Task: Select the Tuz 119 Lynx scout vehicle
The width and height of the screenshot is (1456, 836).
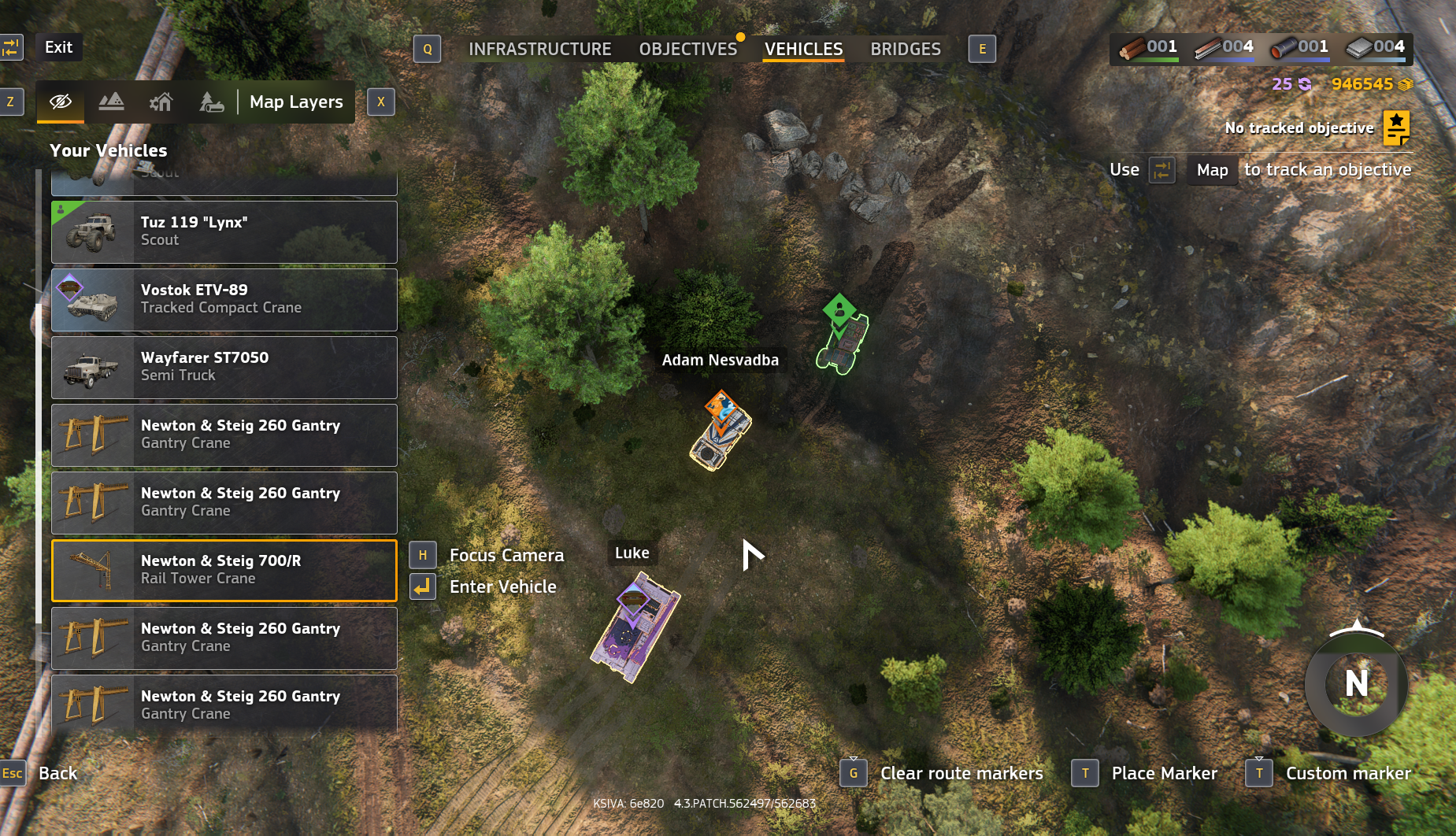Action: 224,231
